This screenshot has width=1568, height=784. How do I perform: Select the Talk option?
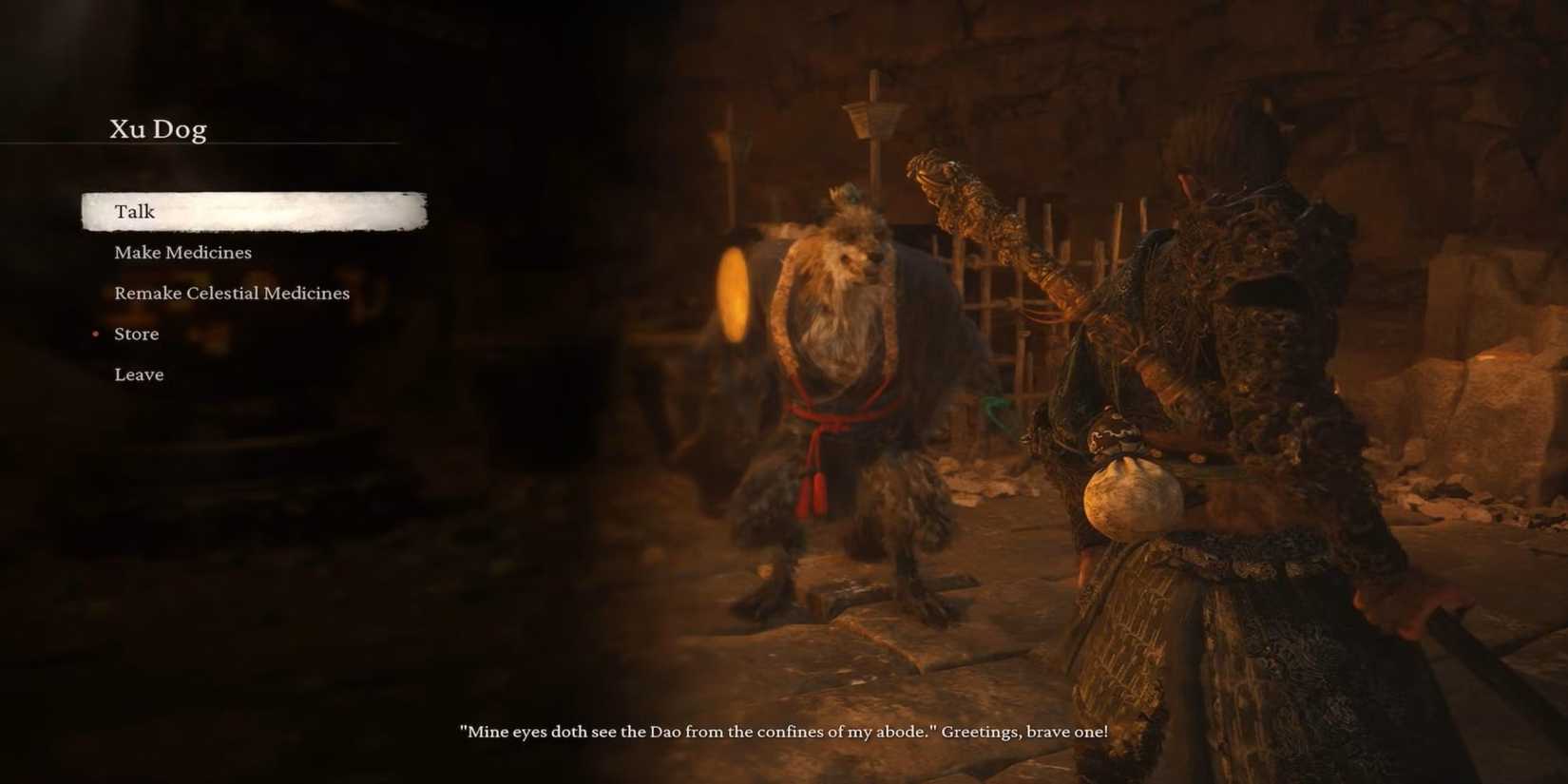(134, 211)
